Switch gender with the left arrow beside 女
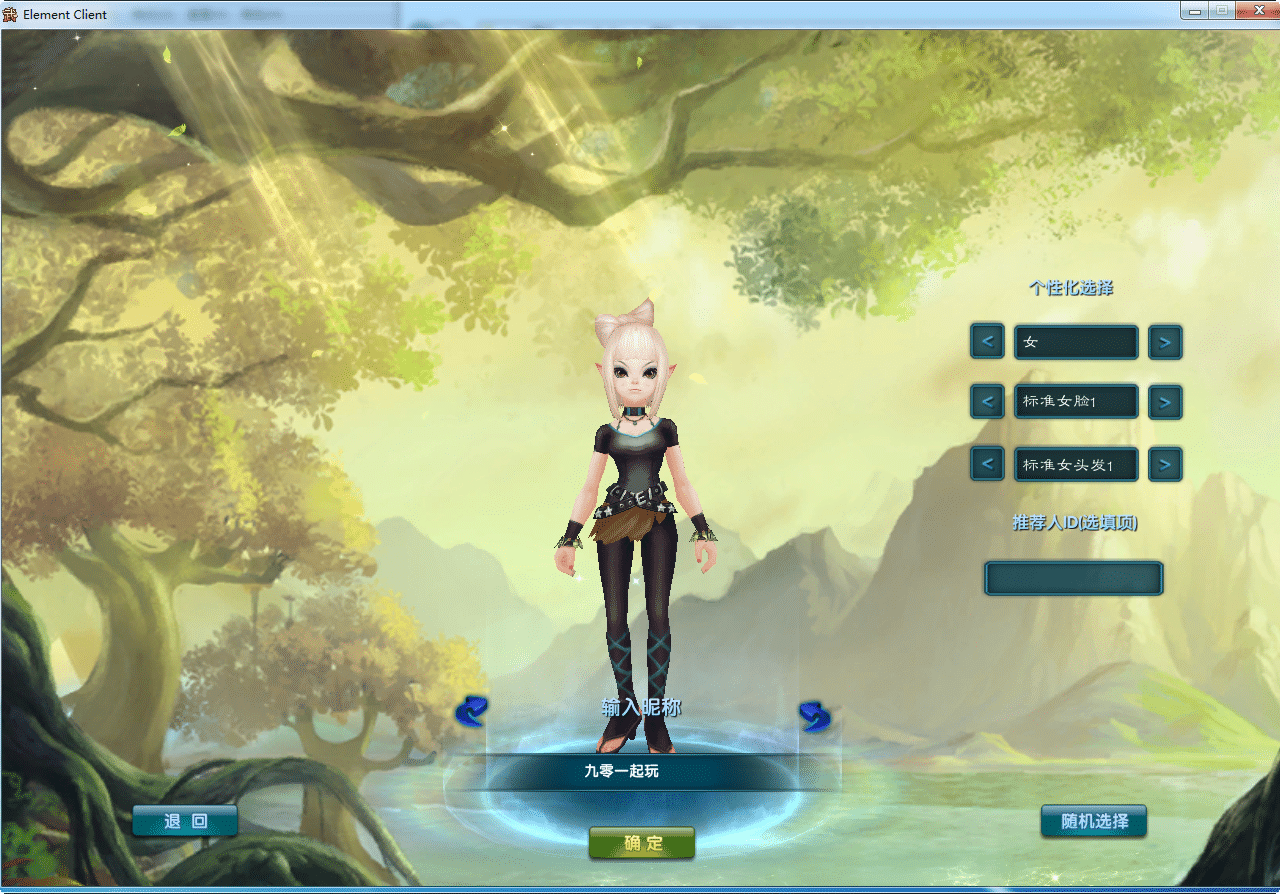Viewport: 1280px width, 894px height. coord(987,342)
